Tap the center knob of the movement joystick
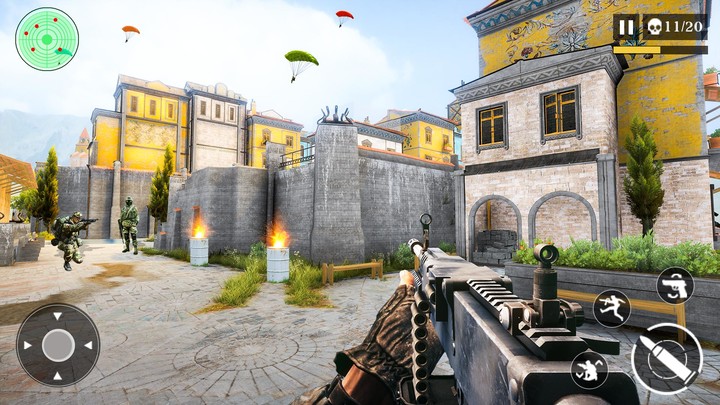The height and width of the screenshot is (405, 720). (x=58, y=345)
